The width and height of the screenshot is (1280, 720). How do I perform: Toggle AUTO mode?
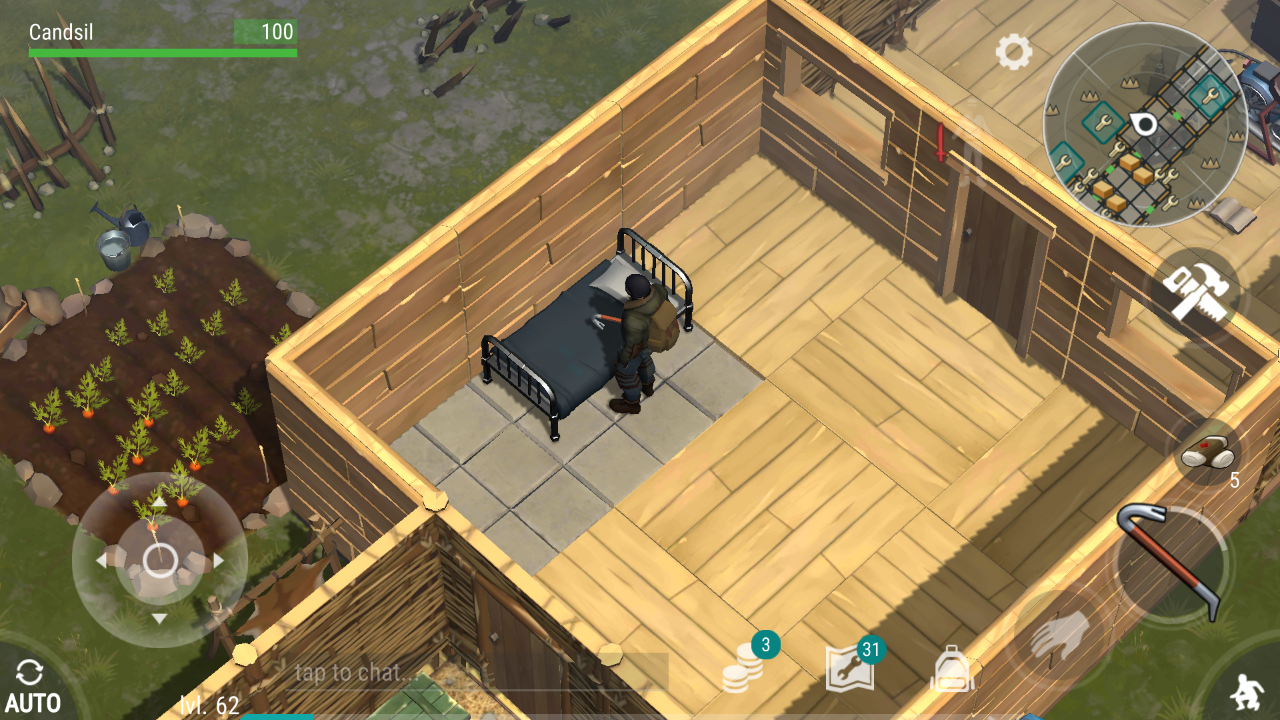point(31,686)
